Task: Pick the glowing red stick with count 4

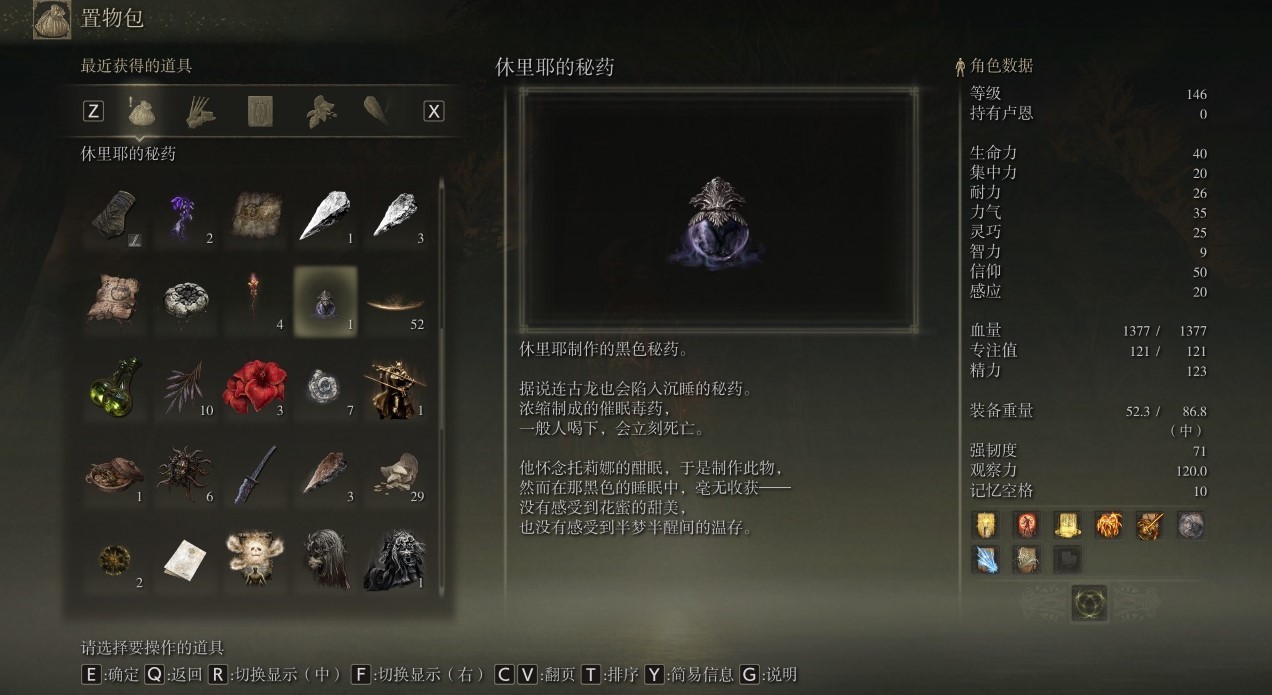Action: (255, 301)
